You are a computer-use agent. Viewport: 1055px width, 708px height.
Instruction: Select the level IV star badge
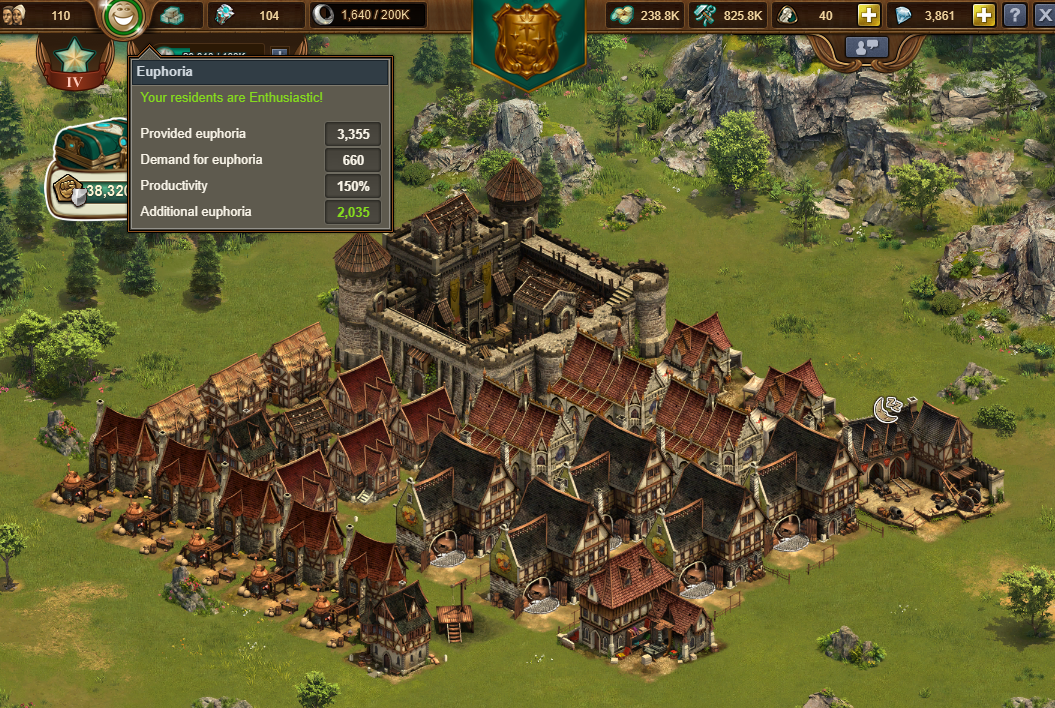(75, 59)
